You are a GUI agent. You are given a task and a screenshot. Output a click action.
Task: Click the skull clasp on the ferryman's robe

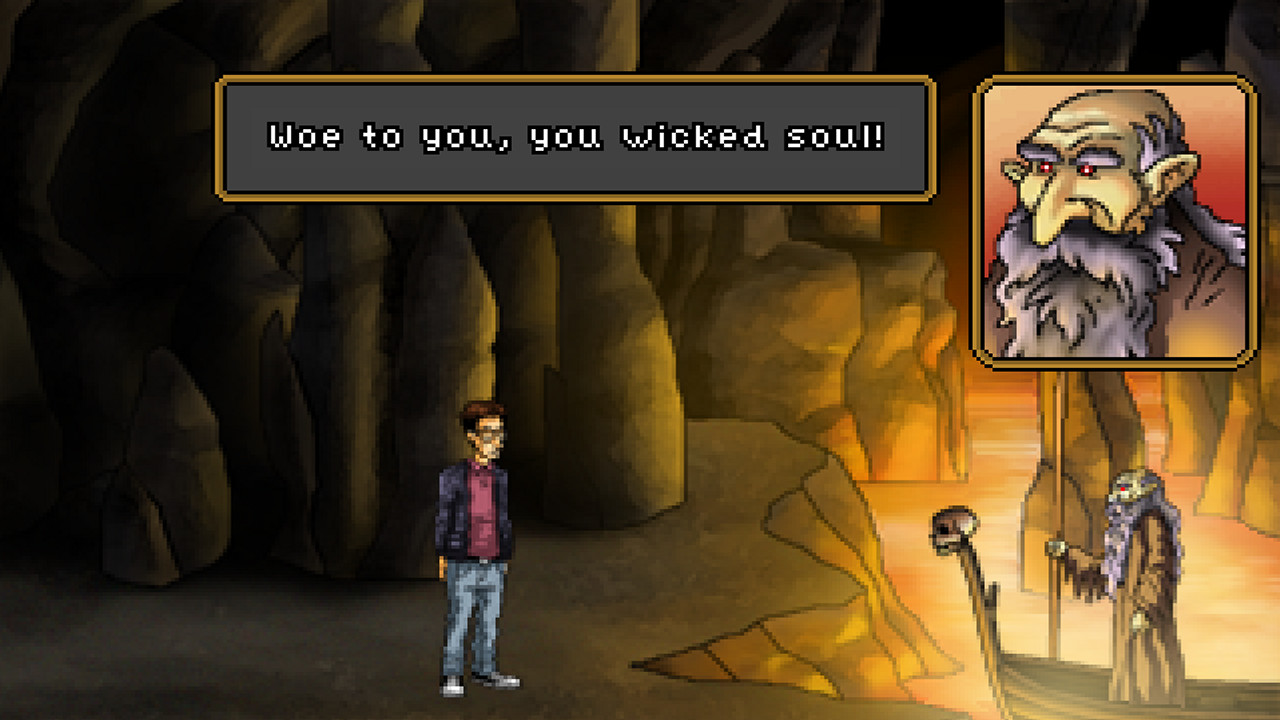point(1139,620)
